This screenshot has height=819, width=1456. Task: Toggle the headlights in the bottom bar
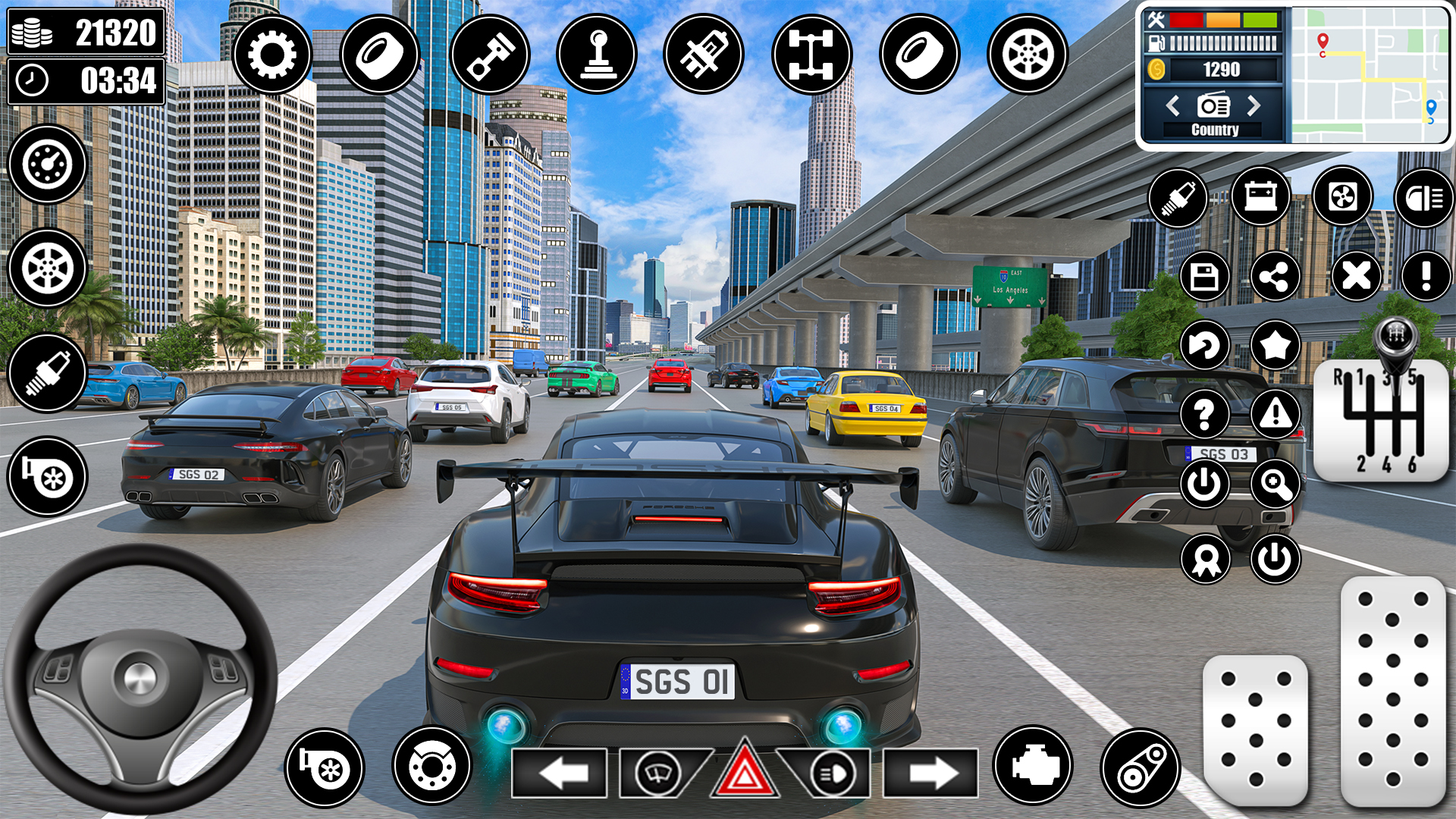tap(831, 773)
